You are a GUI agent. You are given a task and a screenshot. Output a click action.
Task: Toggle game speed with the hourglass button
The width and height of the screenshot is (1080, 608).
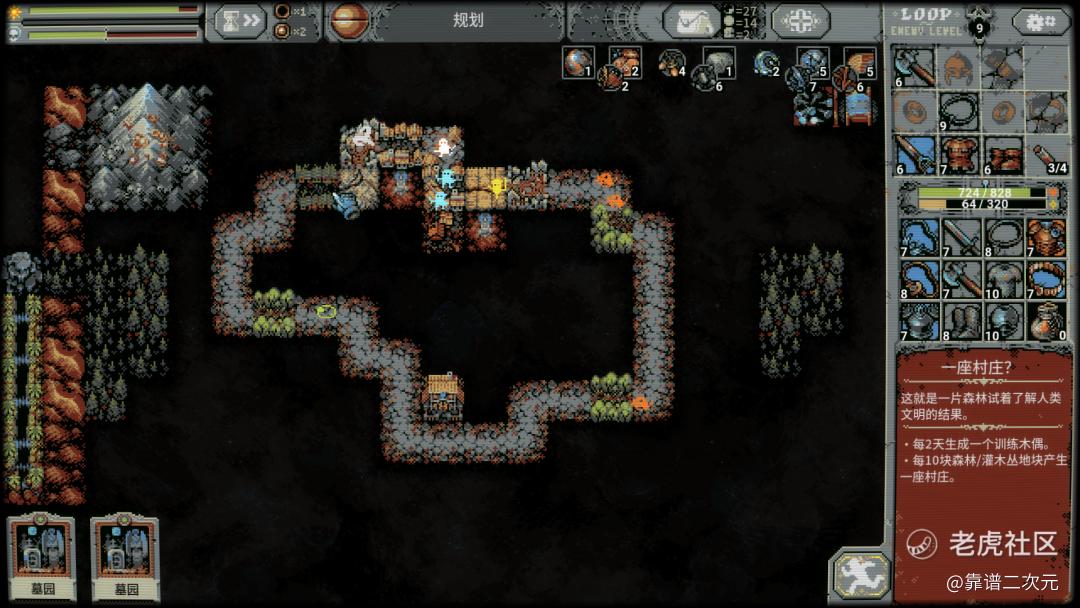point(237,20)
